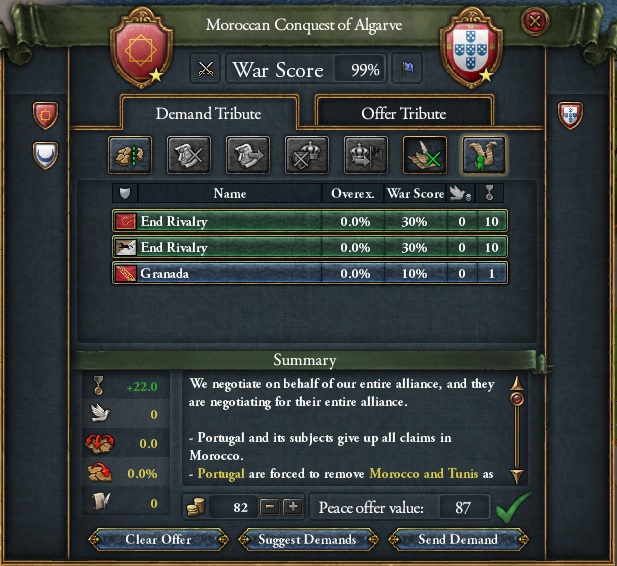Select the crown with flag demand icon
The height and width of the screenshot is (566, 617).
coord(364,155)
